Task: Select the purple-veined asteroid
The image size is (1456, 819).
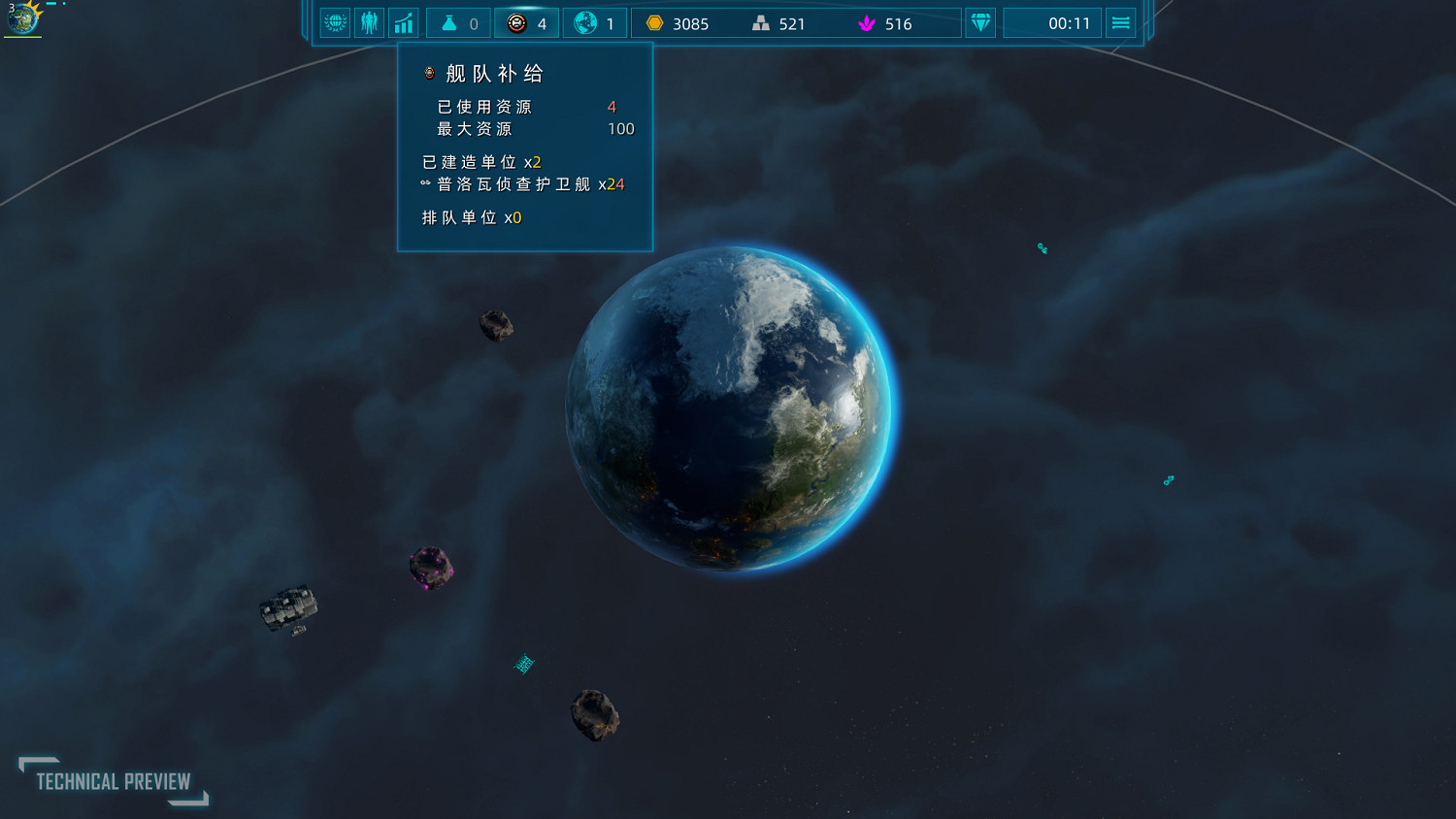Action: pos(431,566)
